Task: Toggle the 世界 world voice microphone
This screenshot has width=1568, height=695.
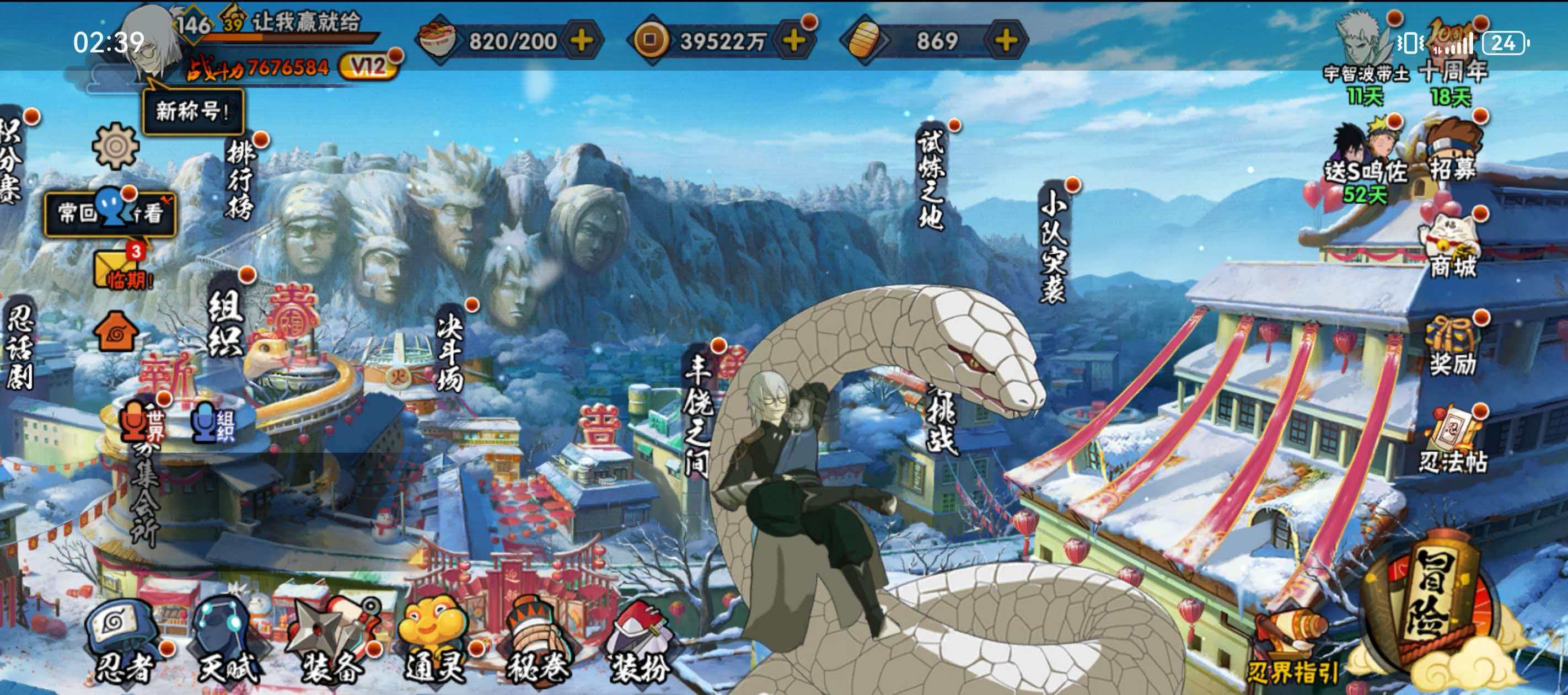Action: pos(134,421)
